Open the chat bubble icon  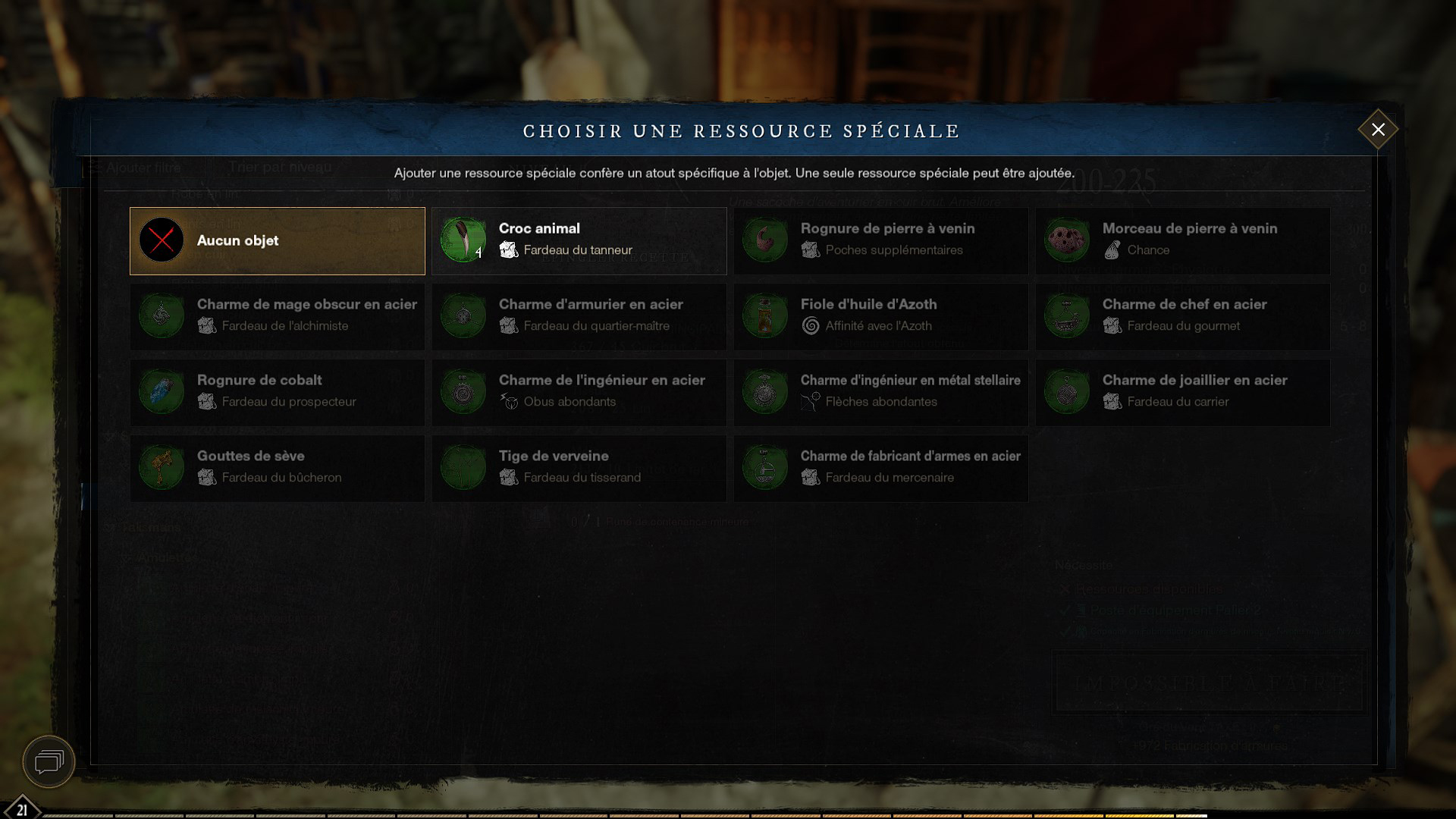(x=49, y=761)
